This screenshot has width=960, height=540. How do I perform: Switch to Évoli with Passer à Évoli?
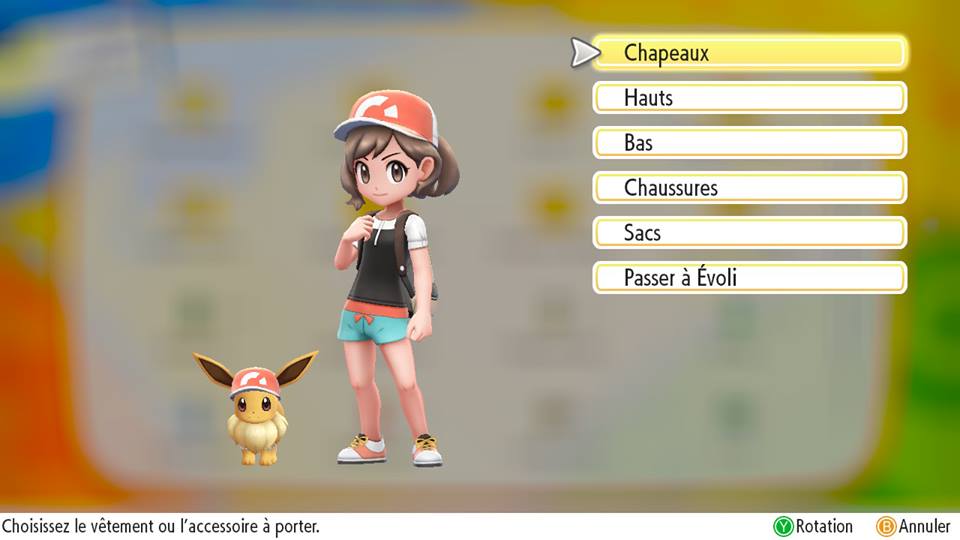[749, 278]
